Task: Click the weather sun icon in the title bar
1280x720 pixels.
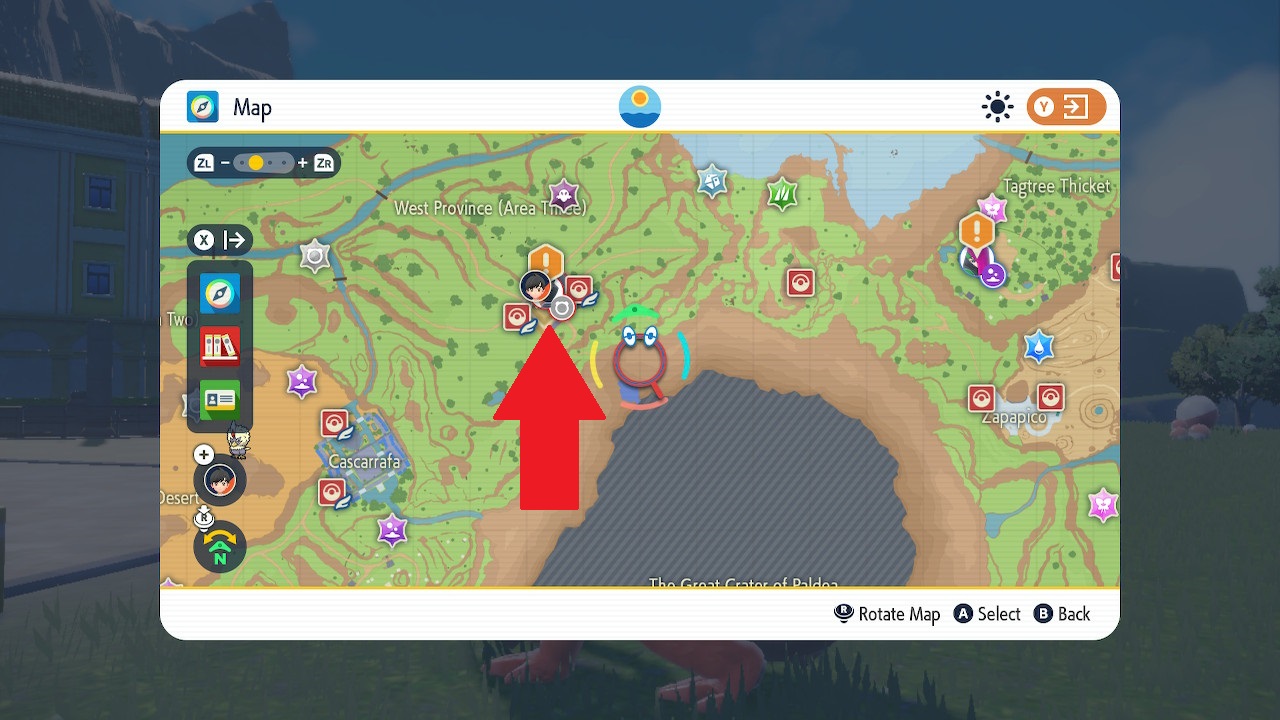Action: point(997,106)
